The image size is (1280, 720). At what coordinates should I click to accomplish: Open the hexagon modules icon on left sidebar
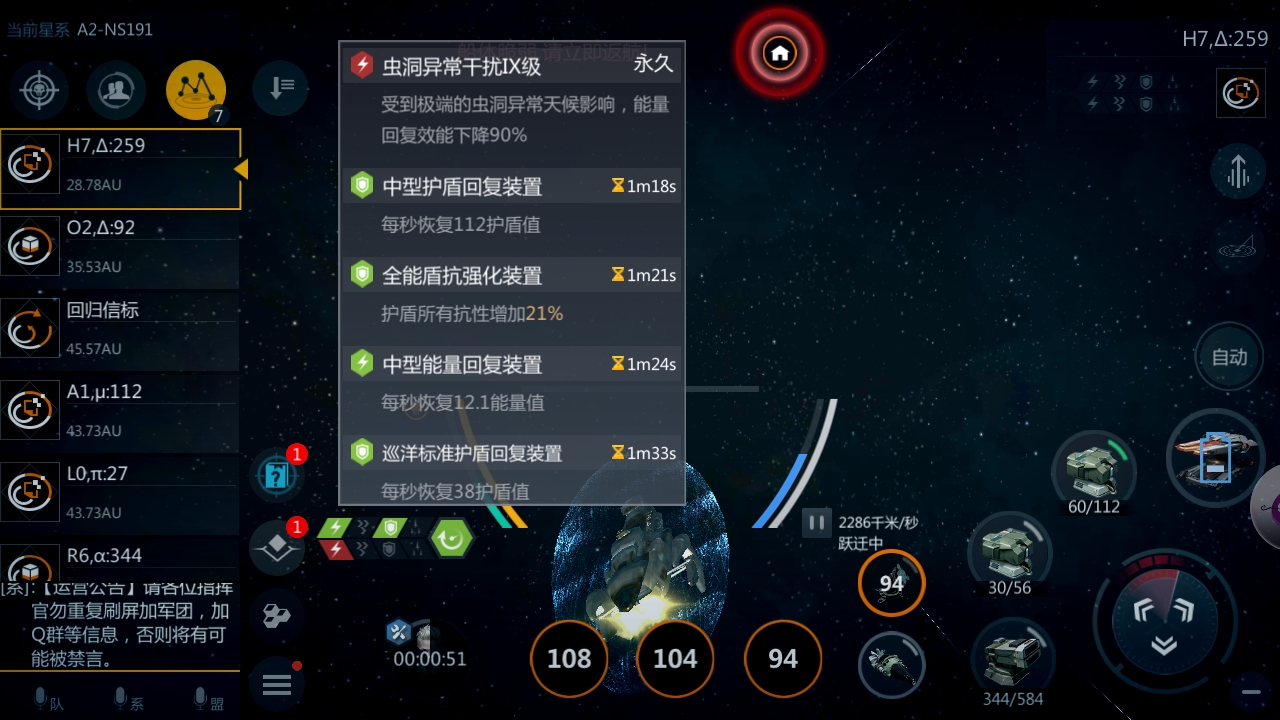click(x=277, y=617)
